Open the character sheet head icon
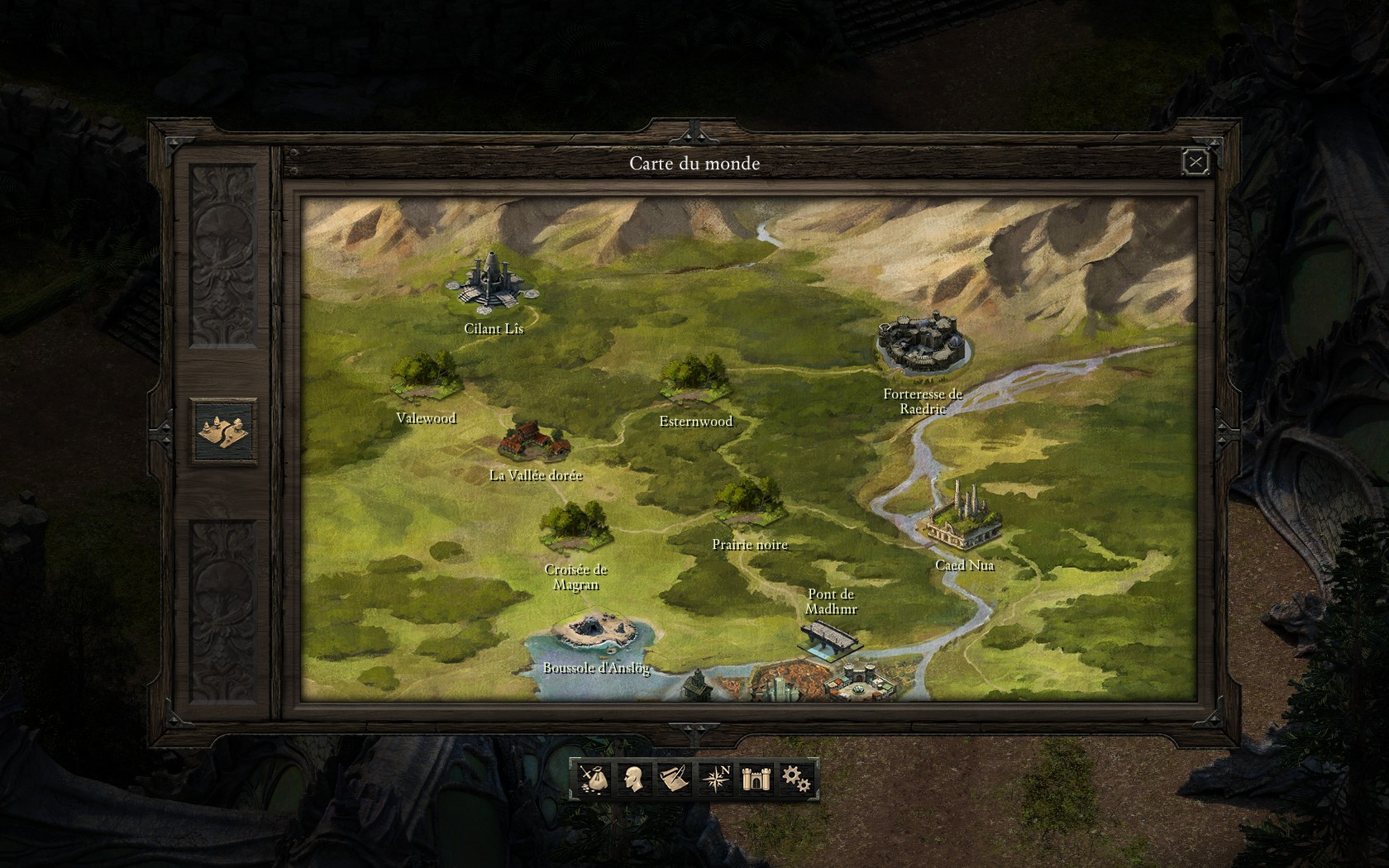The width and height of the screenshot is (1389, 868). tap(633, 779)
